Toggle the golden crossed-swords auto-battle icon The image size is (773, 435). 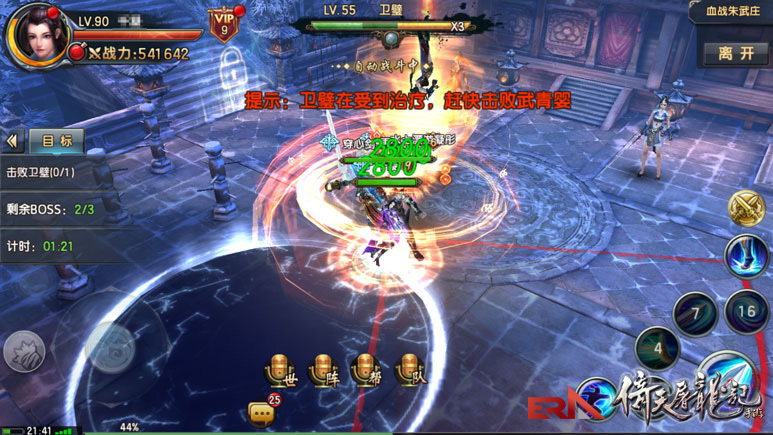click(746, 209)
